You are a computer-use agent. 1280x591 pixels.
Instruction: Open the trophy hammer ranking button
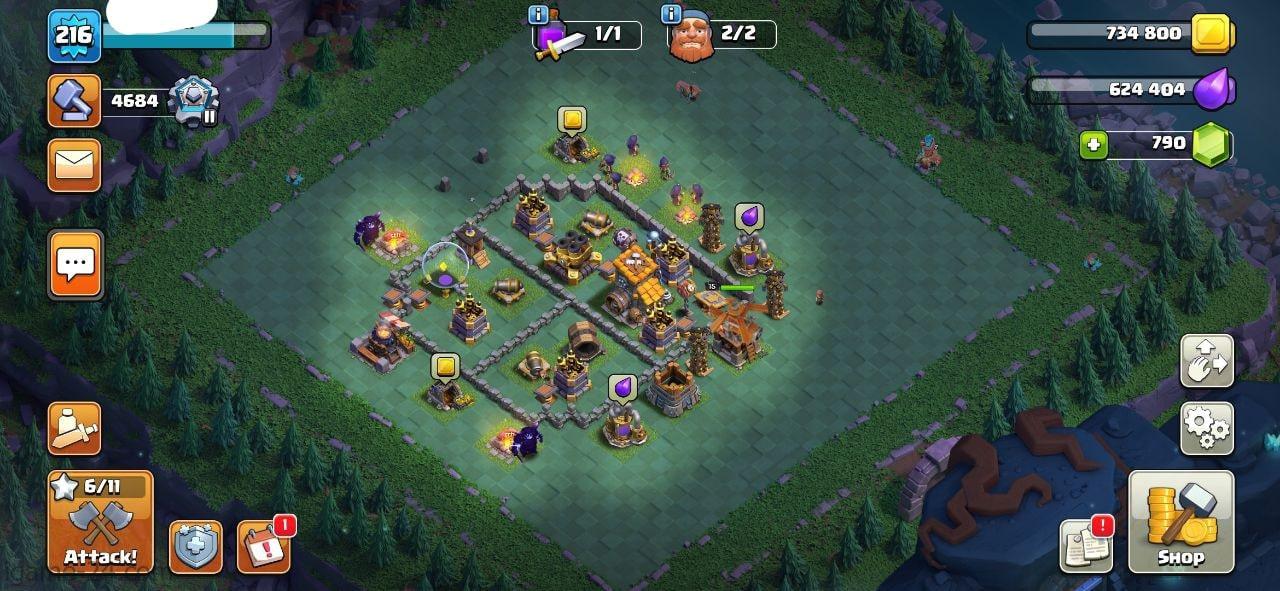(75, 101)
